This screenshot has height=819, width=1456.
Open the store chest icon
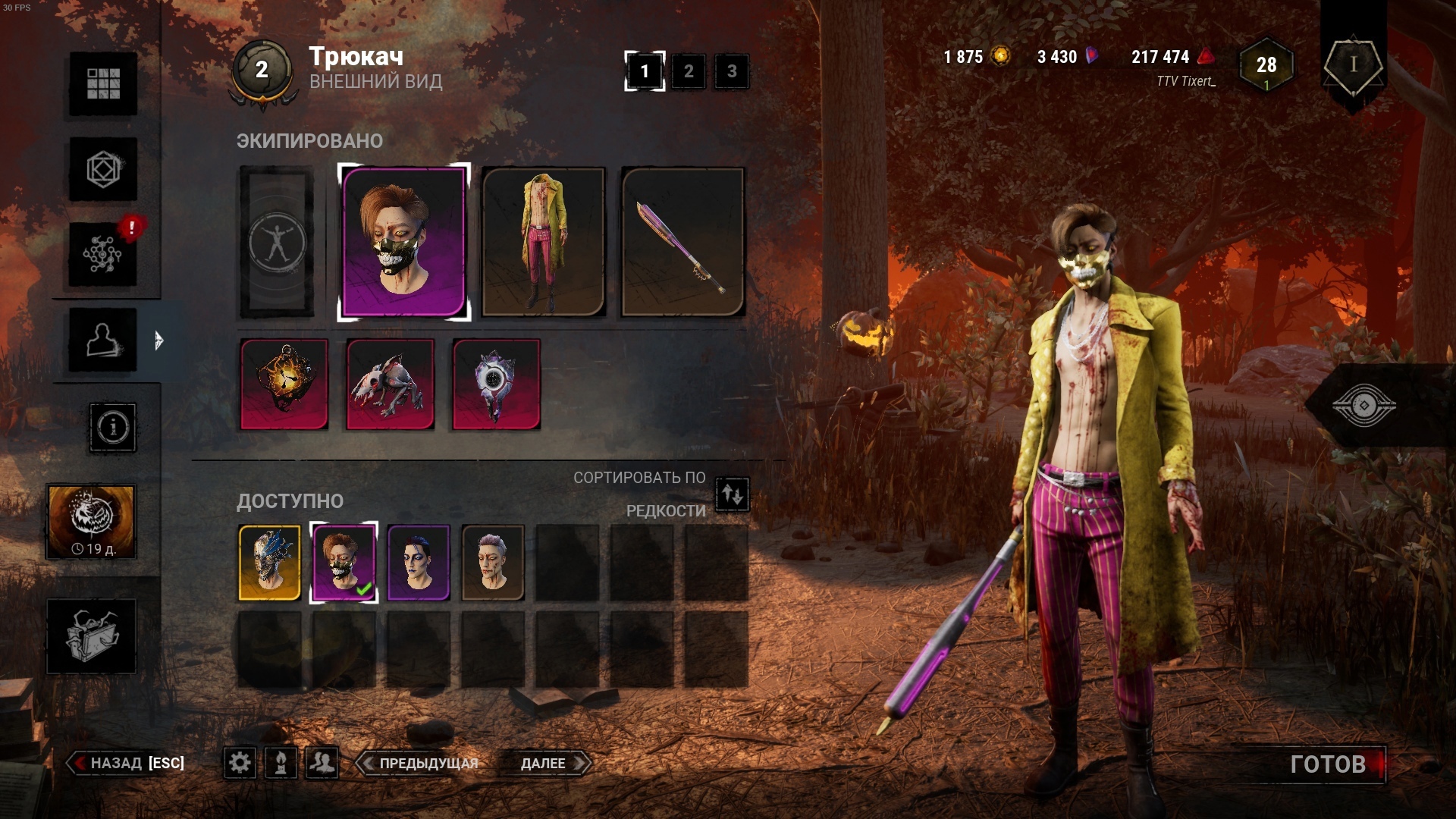pyautogui.click(x=92, y=635)
